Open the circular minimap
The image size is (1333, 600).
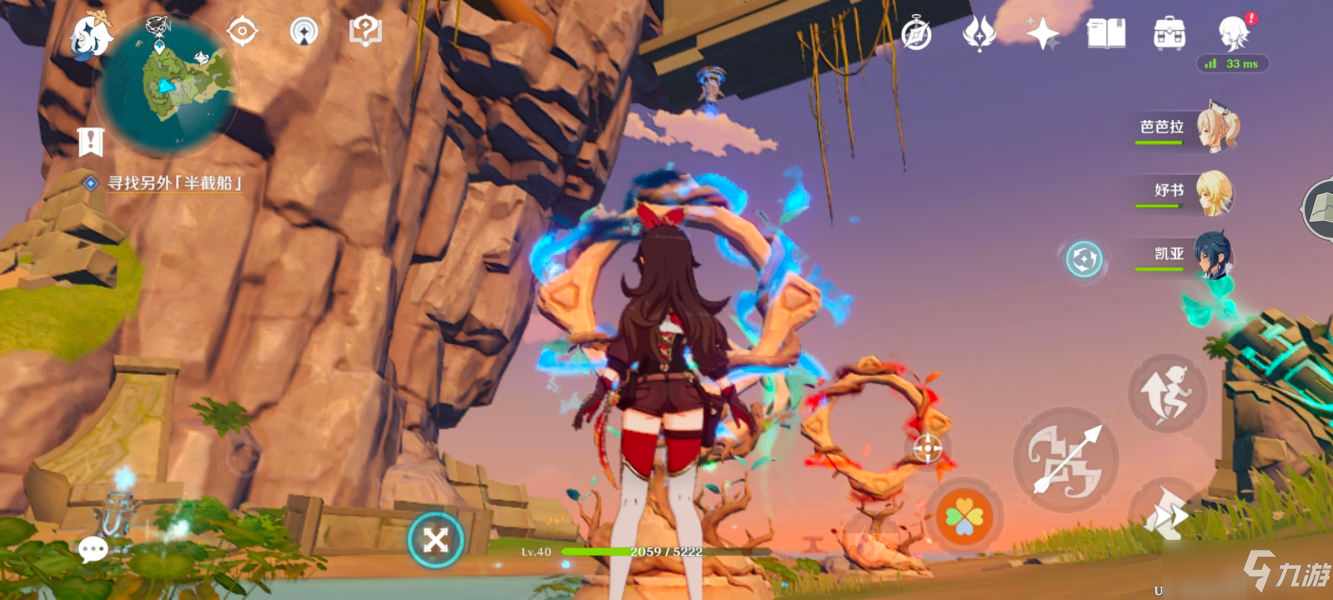(x=166, y=86)
